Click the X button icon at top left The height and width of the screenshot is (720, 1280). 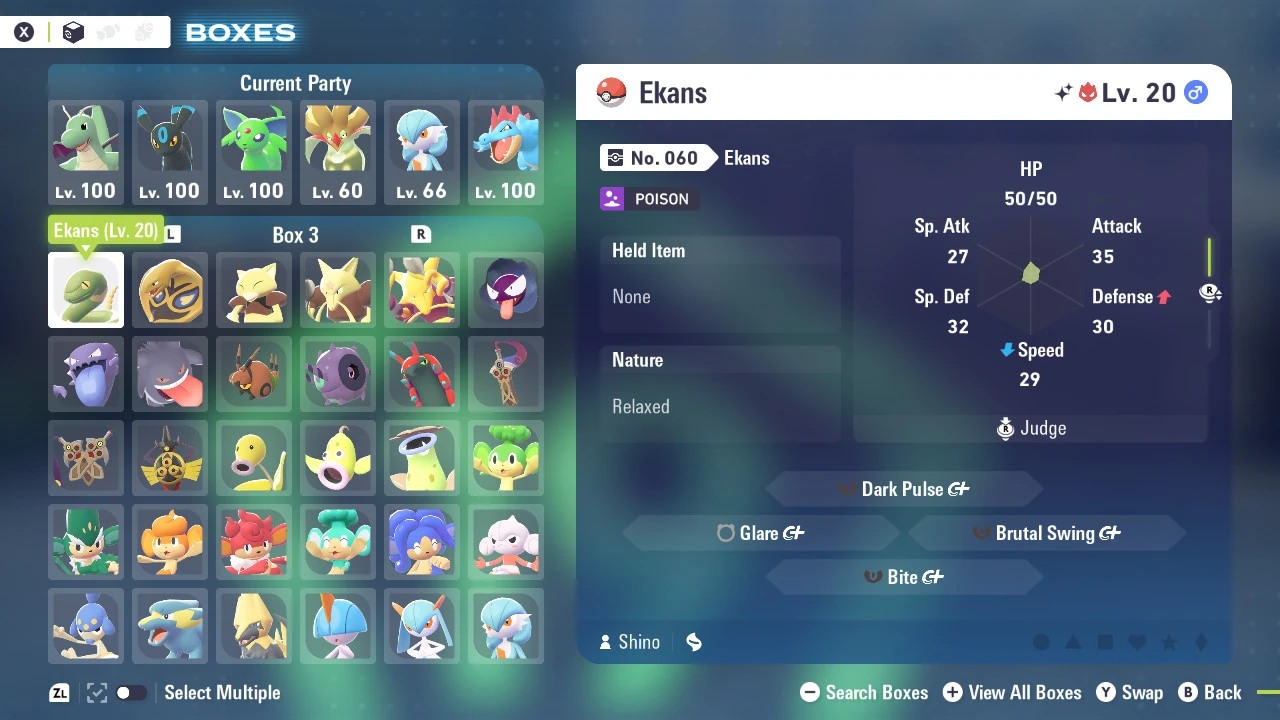click(x=24, y=31)
